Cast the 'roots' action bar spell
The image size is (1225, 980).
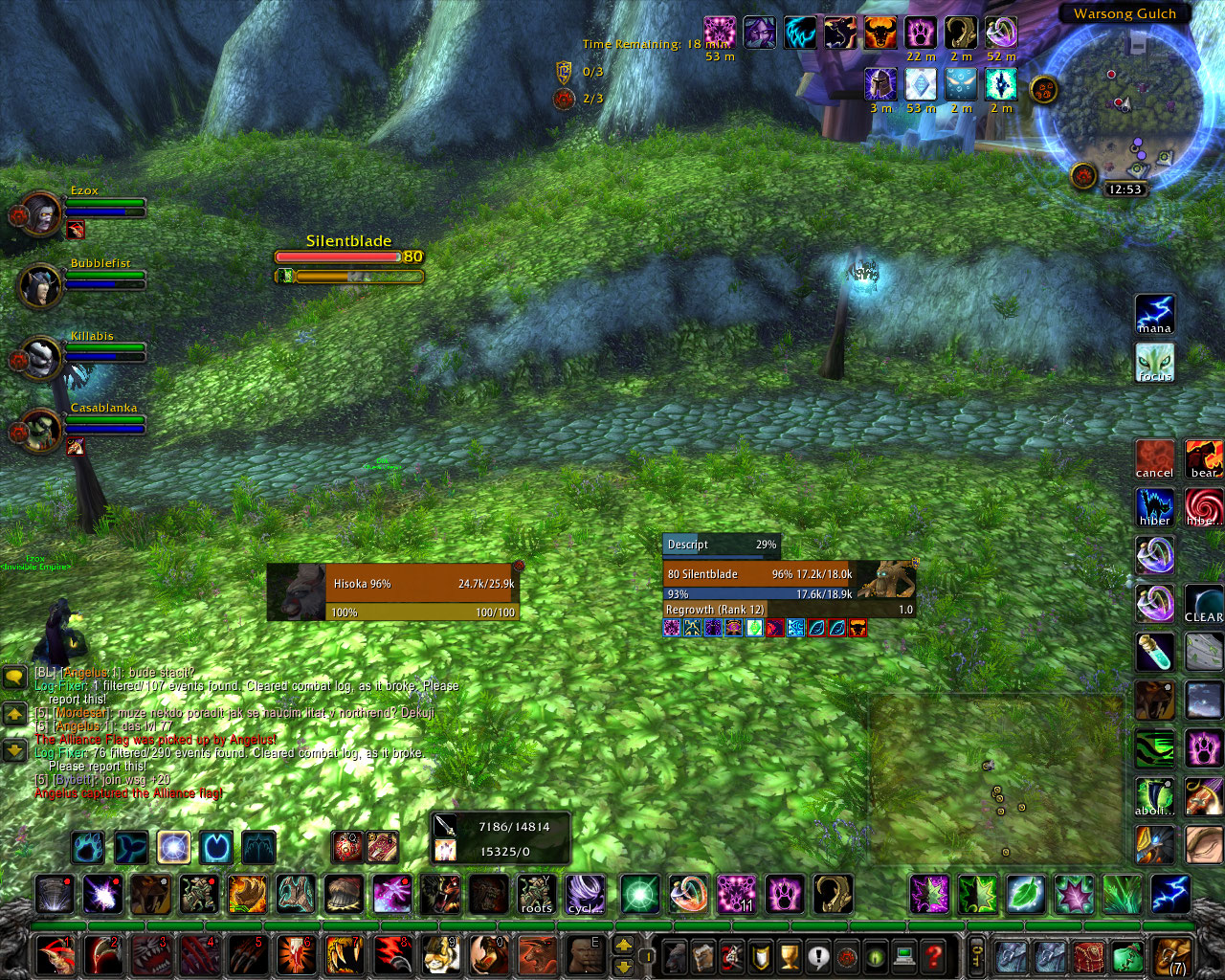(537, 895)
